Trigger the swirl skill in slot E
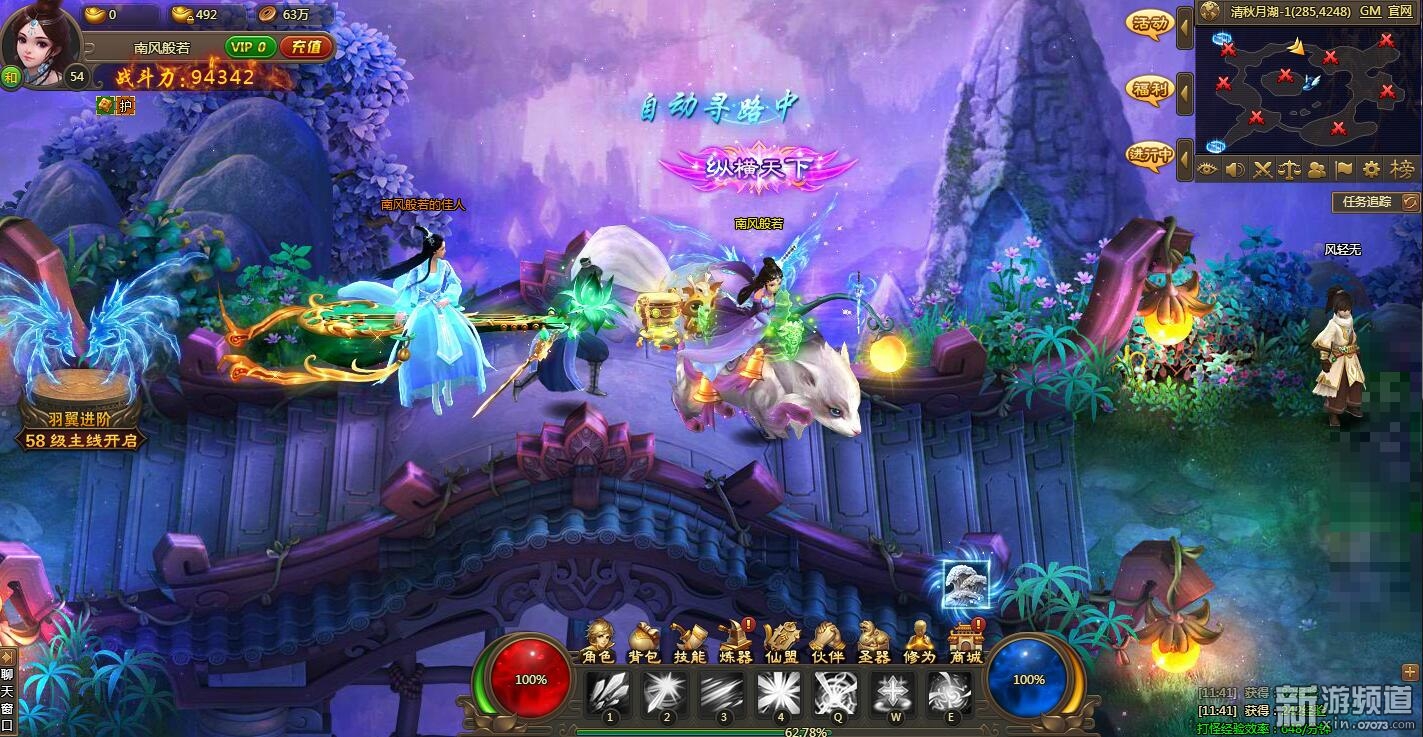1423x737 pixels. click(950, 692)
